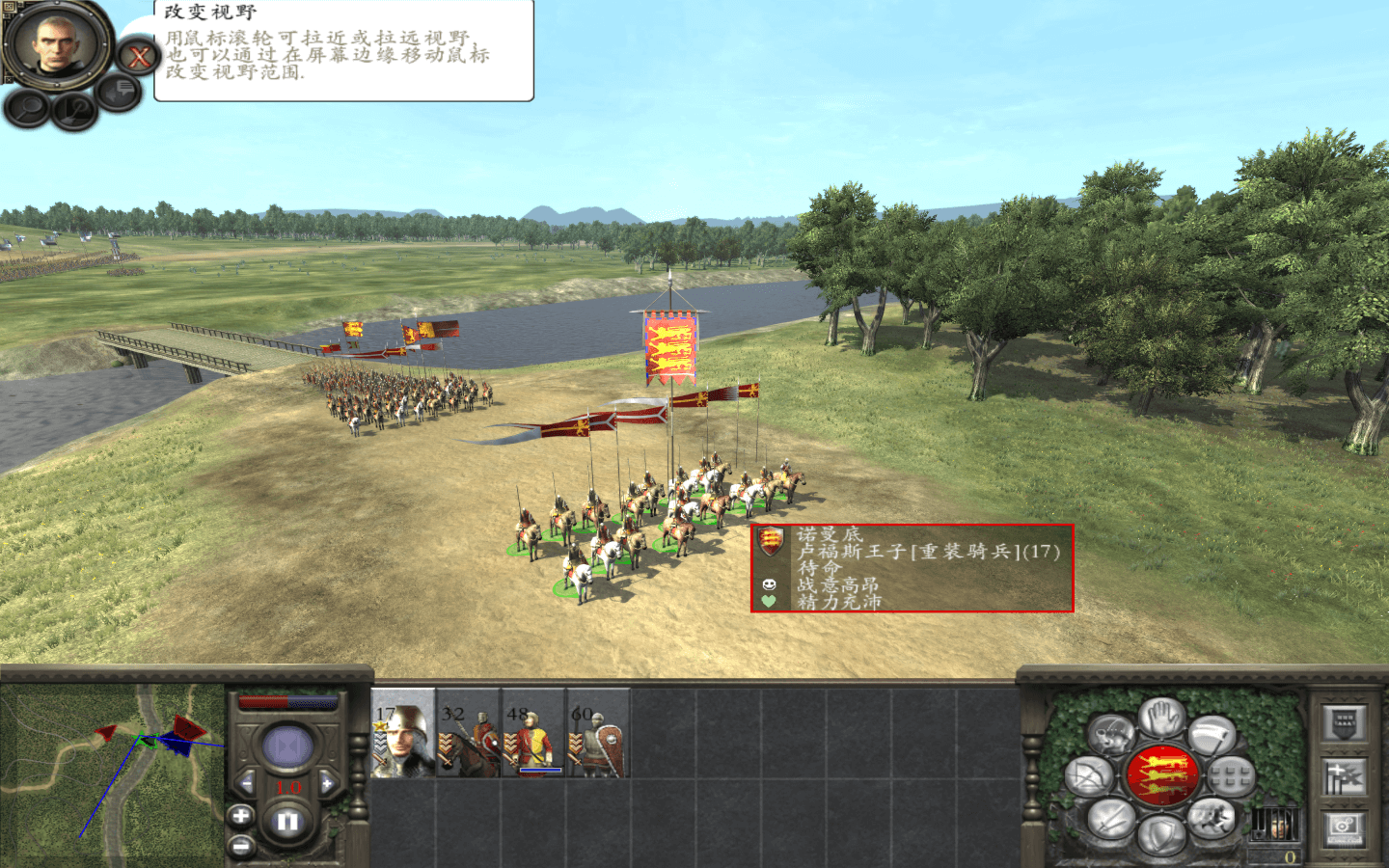
Task: Increase the battle speed with the plus arrow
Action: coord(328,783)
